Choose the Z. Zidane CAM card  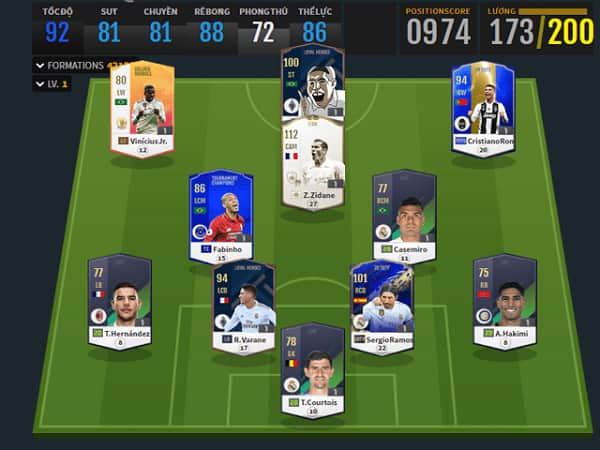coord(313,165)
